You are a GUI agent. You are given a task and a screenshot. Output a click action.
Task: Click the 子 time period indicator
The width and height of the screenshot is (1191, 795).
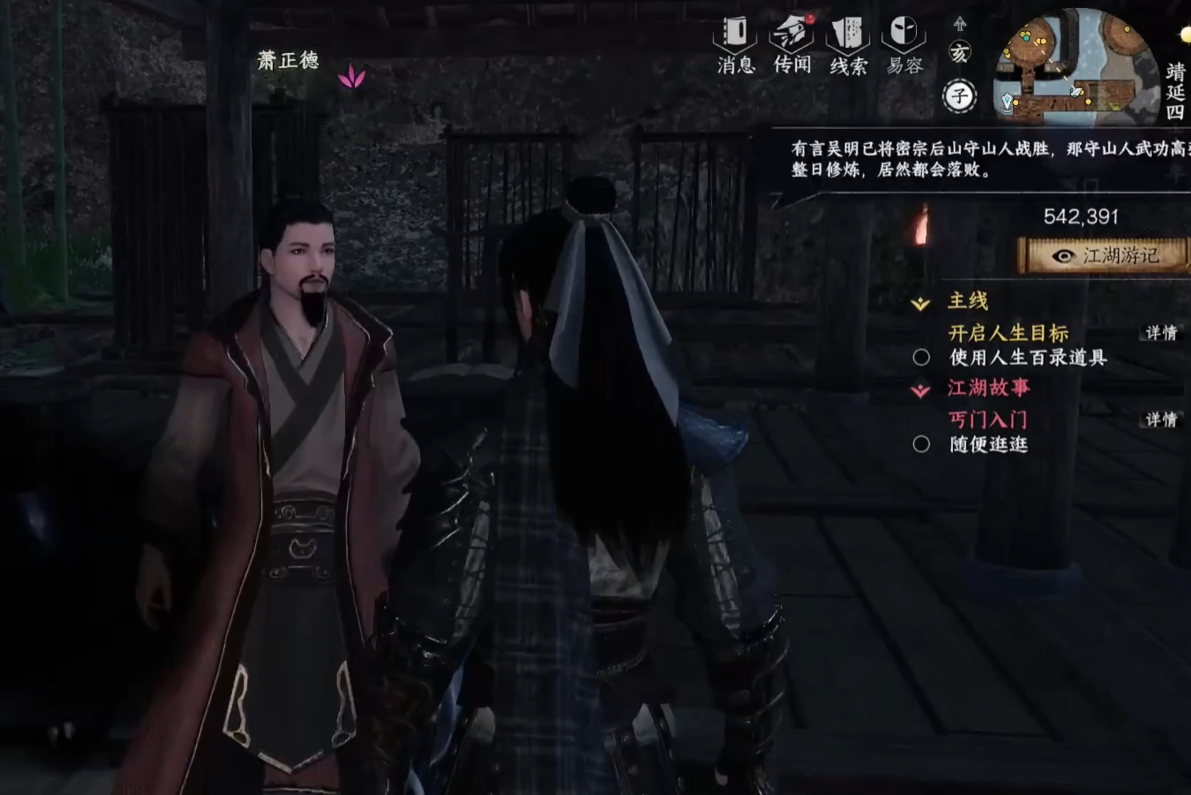(x=959, y=96)
